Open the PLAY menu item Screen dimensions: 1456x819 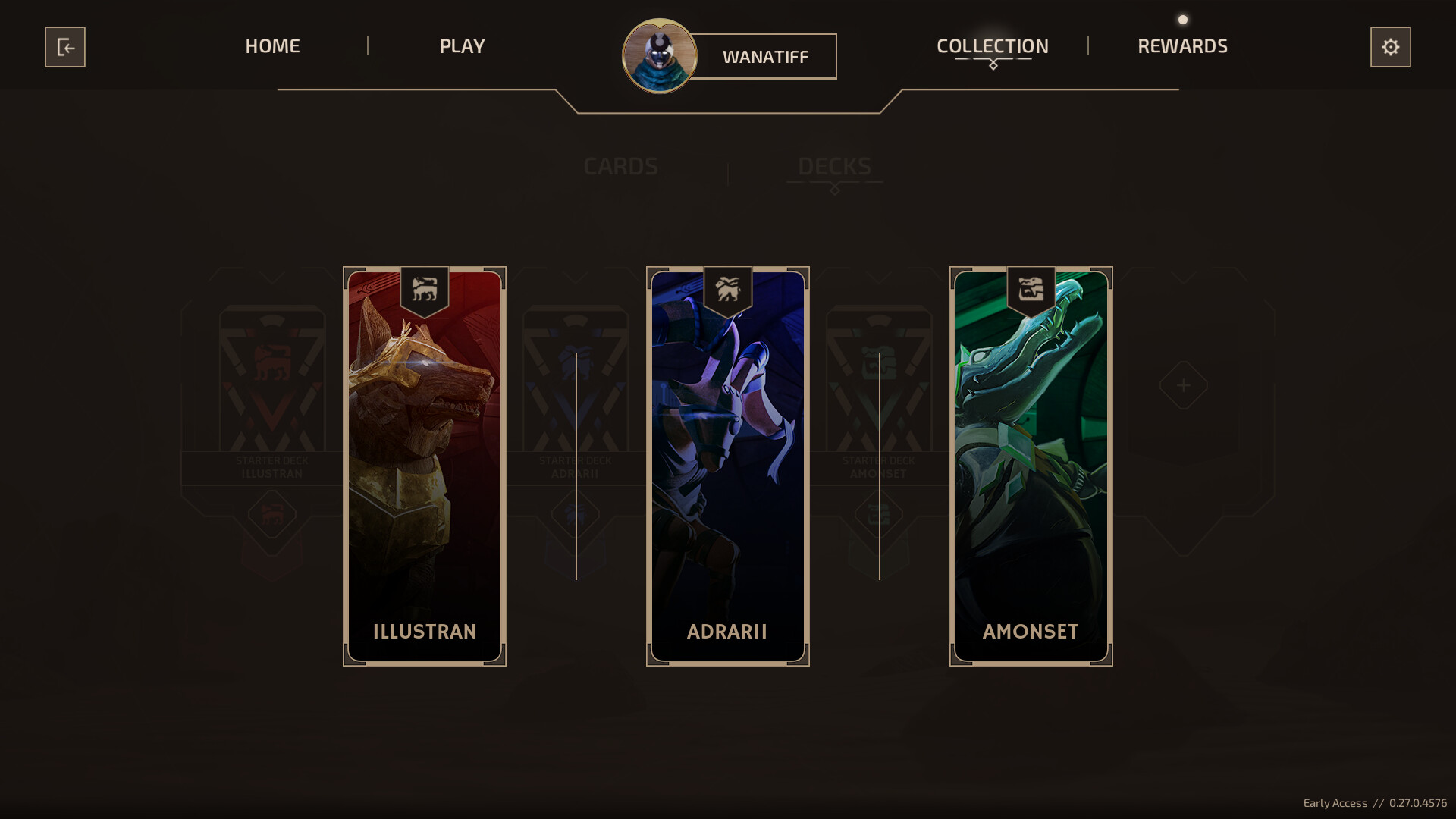pyautogui.click(x=461, y=46)
